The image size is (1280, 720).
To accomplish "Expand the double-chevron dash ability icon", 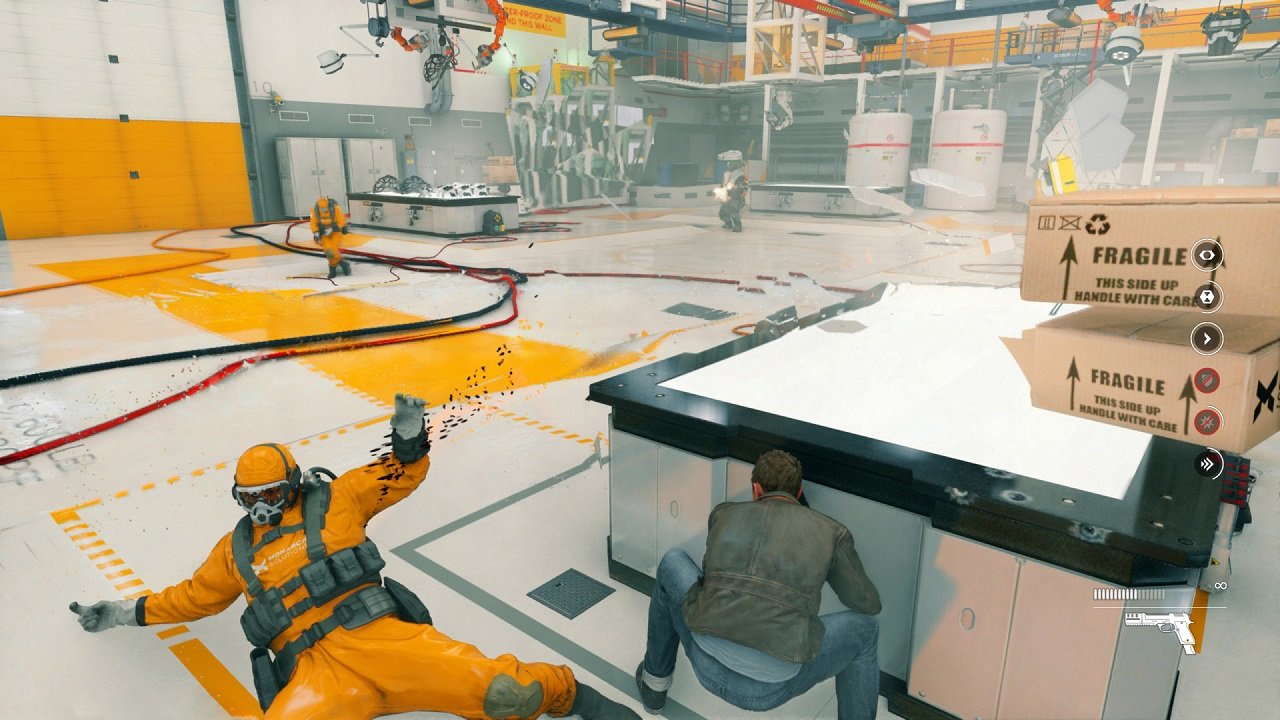I will pyautogui.click(x=1210, y=462).
